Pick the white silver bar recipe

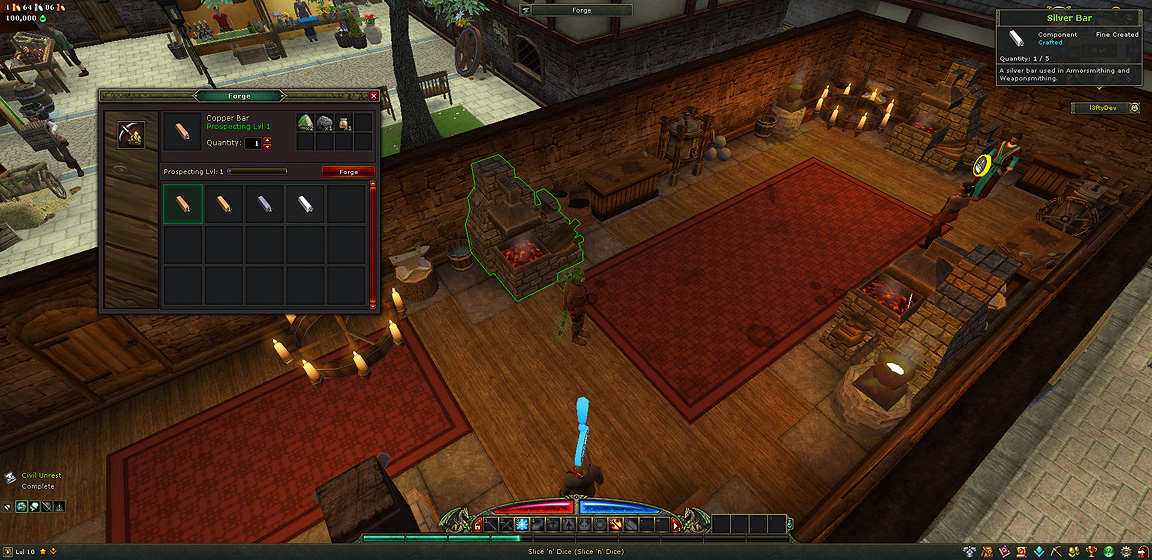[x=305, y=204]
